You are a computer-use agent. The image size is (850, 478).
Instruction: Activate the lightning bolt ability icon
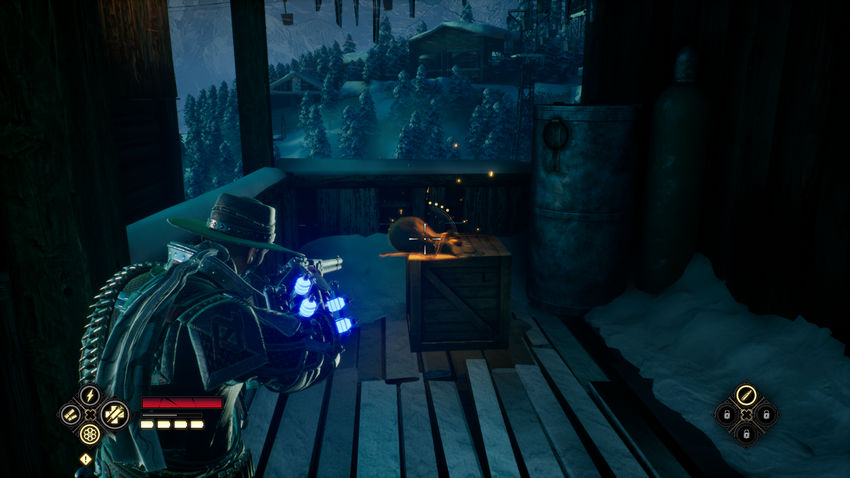coord(90,395)
